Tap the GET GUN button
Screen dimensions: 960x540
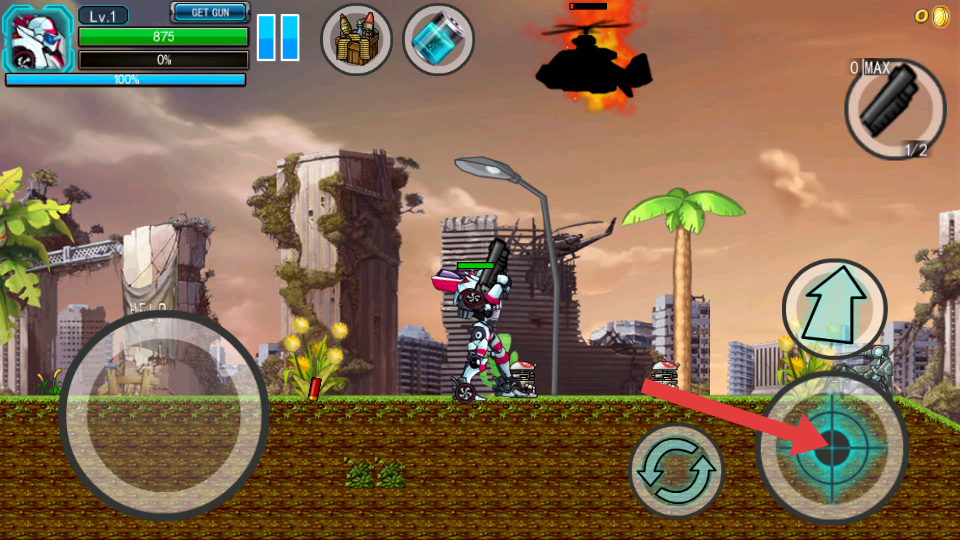(210, 12)
